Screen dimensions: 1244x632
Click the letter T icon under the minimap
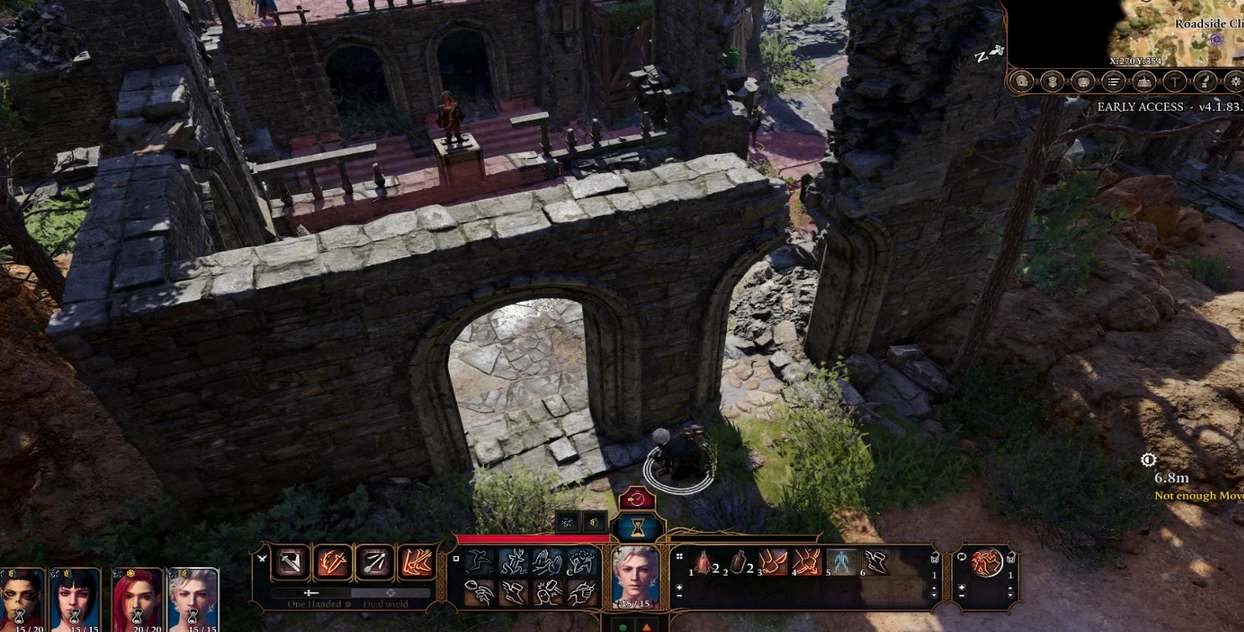[x=1176, y=82]
